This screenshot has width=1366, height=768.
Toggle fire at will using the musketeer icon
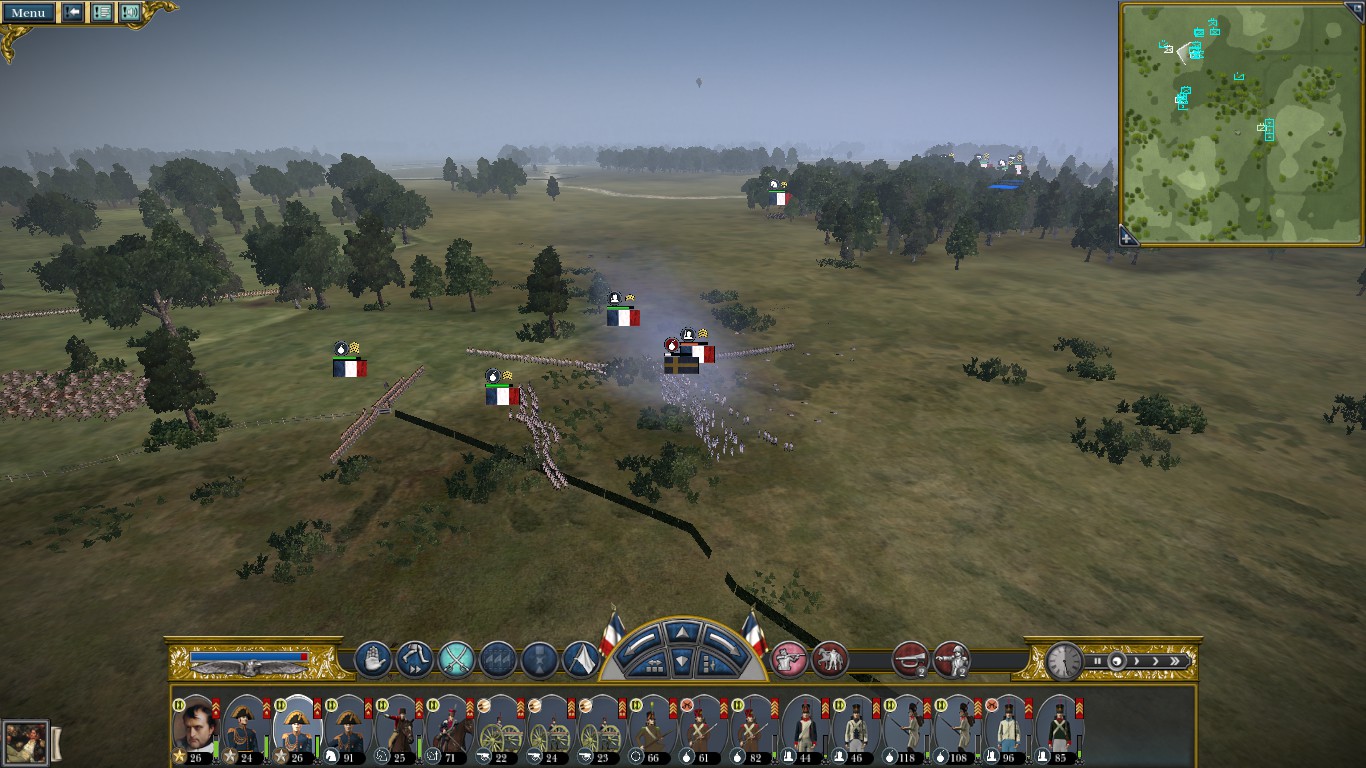click(x=789, y=659)
